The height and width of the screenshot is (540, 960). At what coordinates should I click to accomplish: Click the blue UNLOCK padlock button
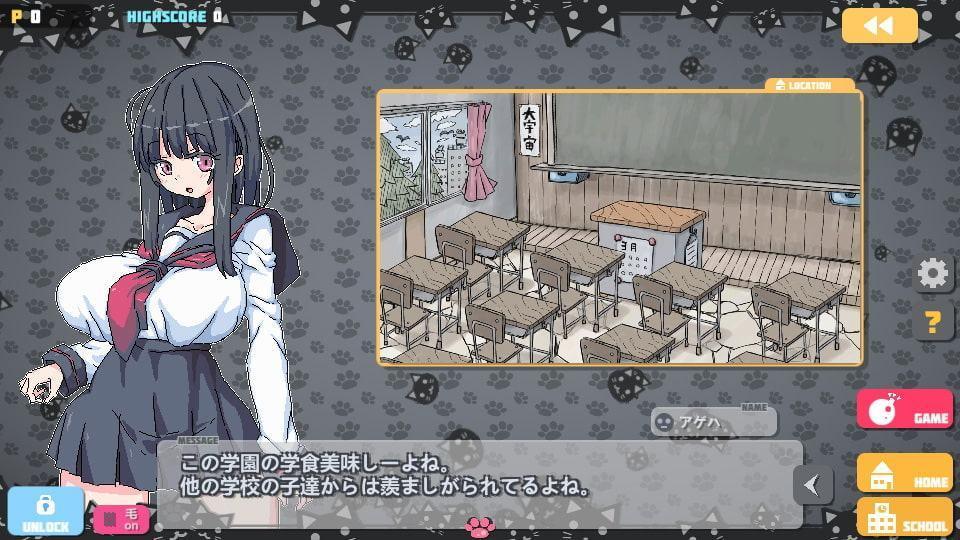tap(45, 510)
